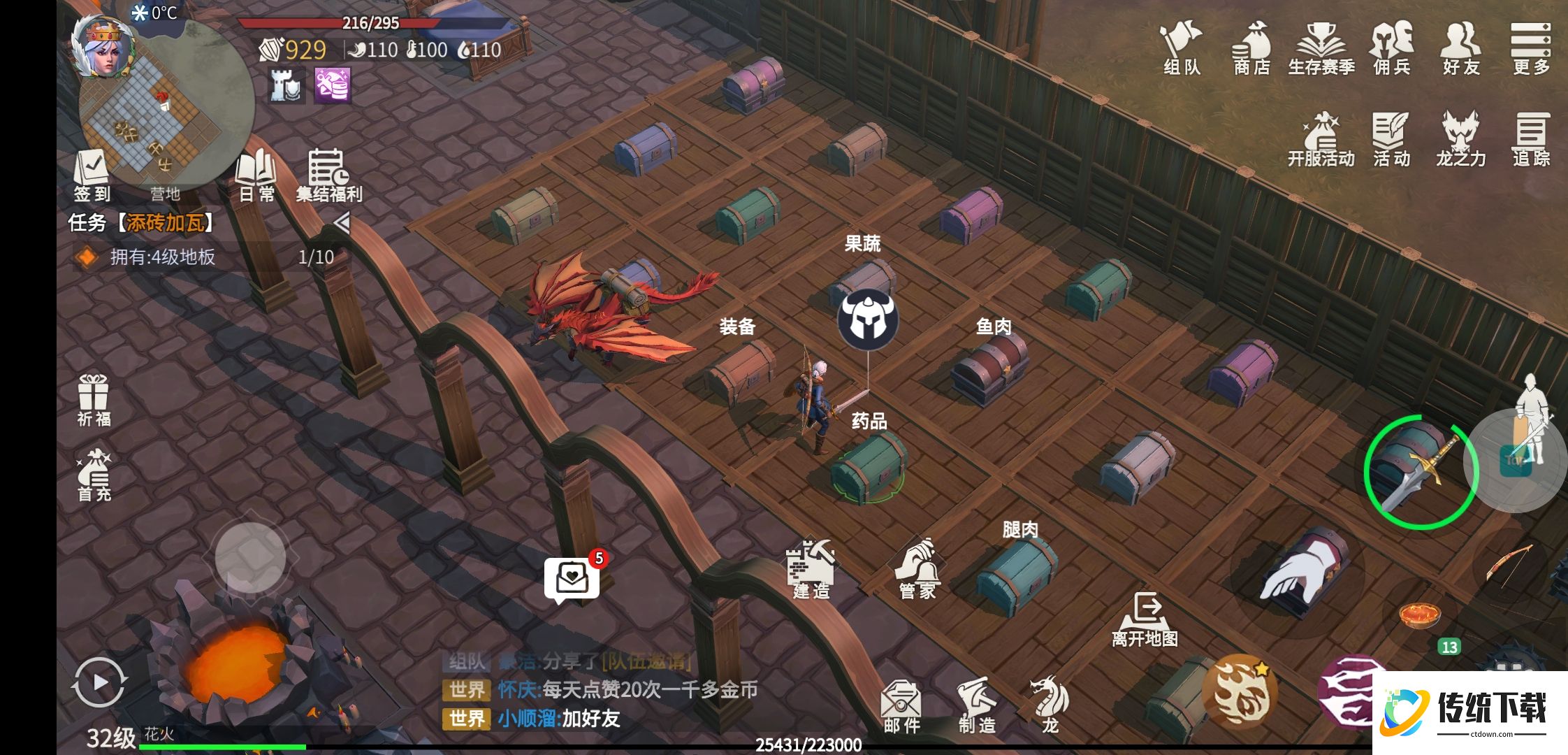Click the 签到 daily check-in icon
The height and width of the screenshot is (755, 1568).
click(x=92, y=175)
